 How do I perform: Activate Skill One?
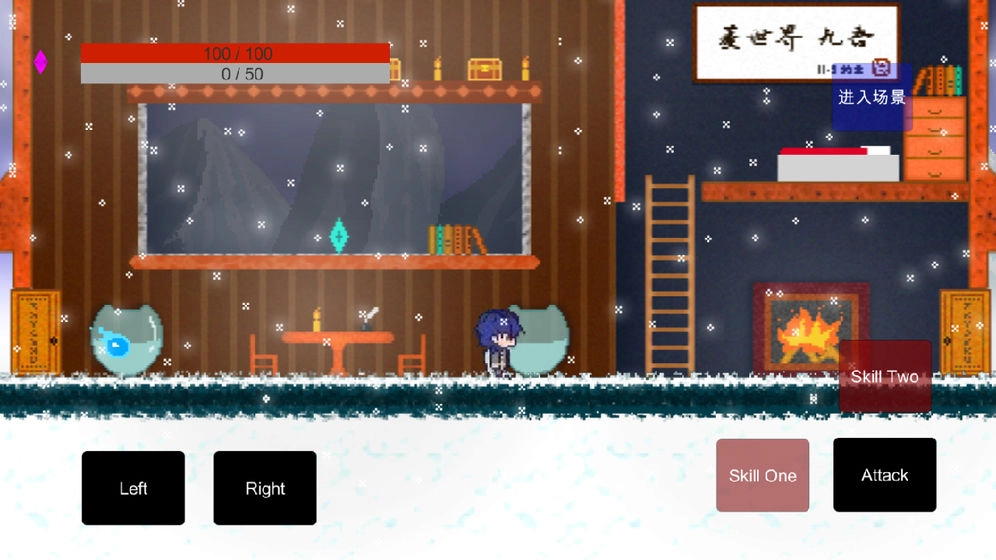[x=762, y=475]
